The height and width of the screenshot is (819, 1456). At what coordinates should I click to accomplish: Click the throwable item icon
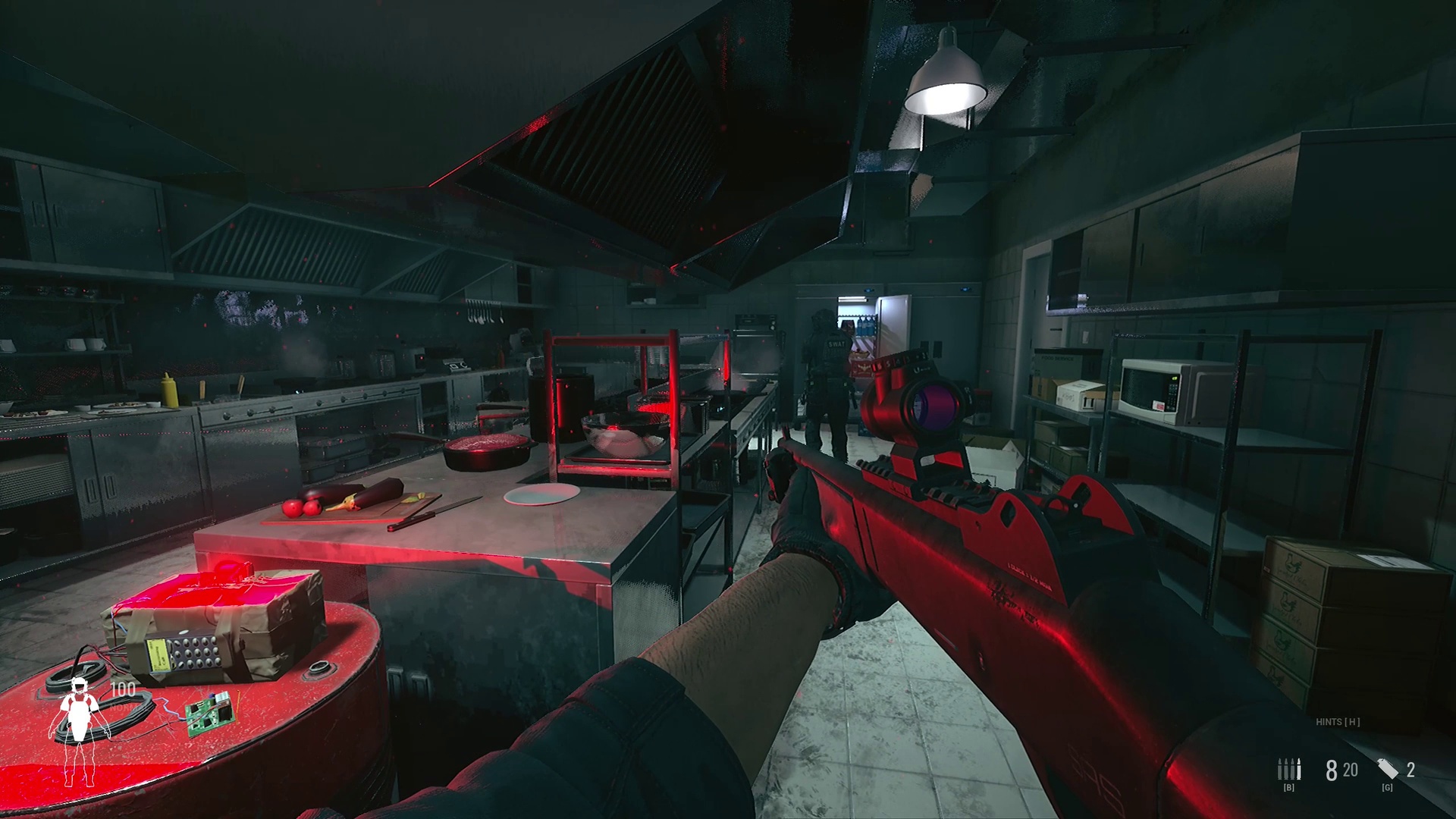[1388, 769]
